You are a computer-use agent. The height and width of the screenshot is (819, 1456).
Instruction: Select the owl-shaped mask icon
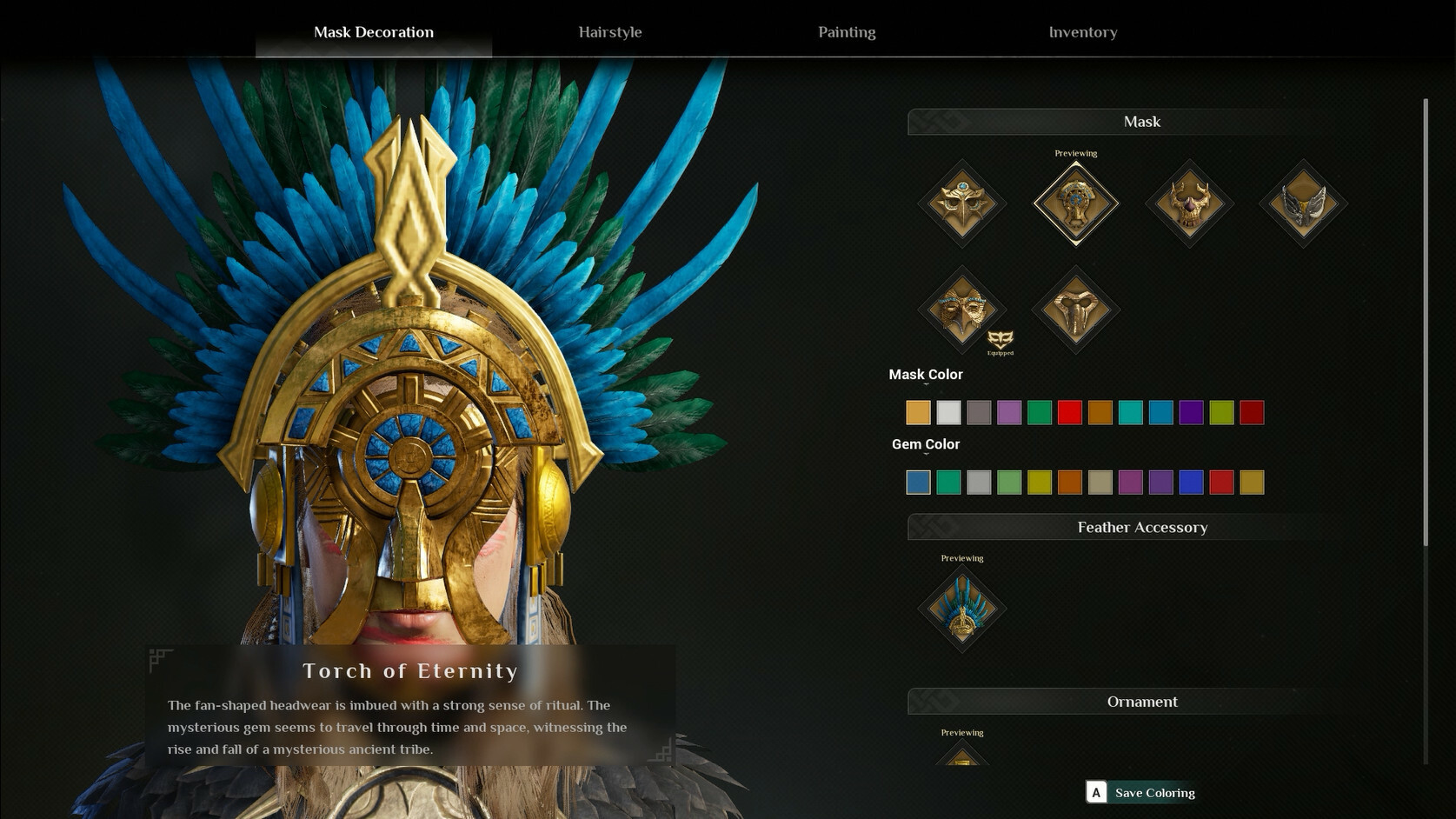[x=962, y=204]
